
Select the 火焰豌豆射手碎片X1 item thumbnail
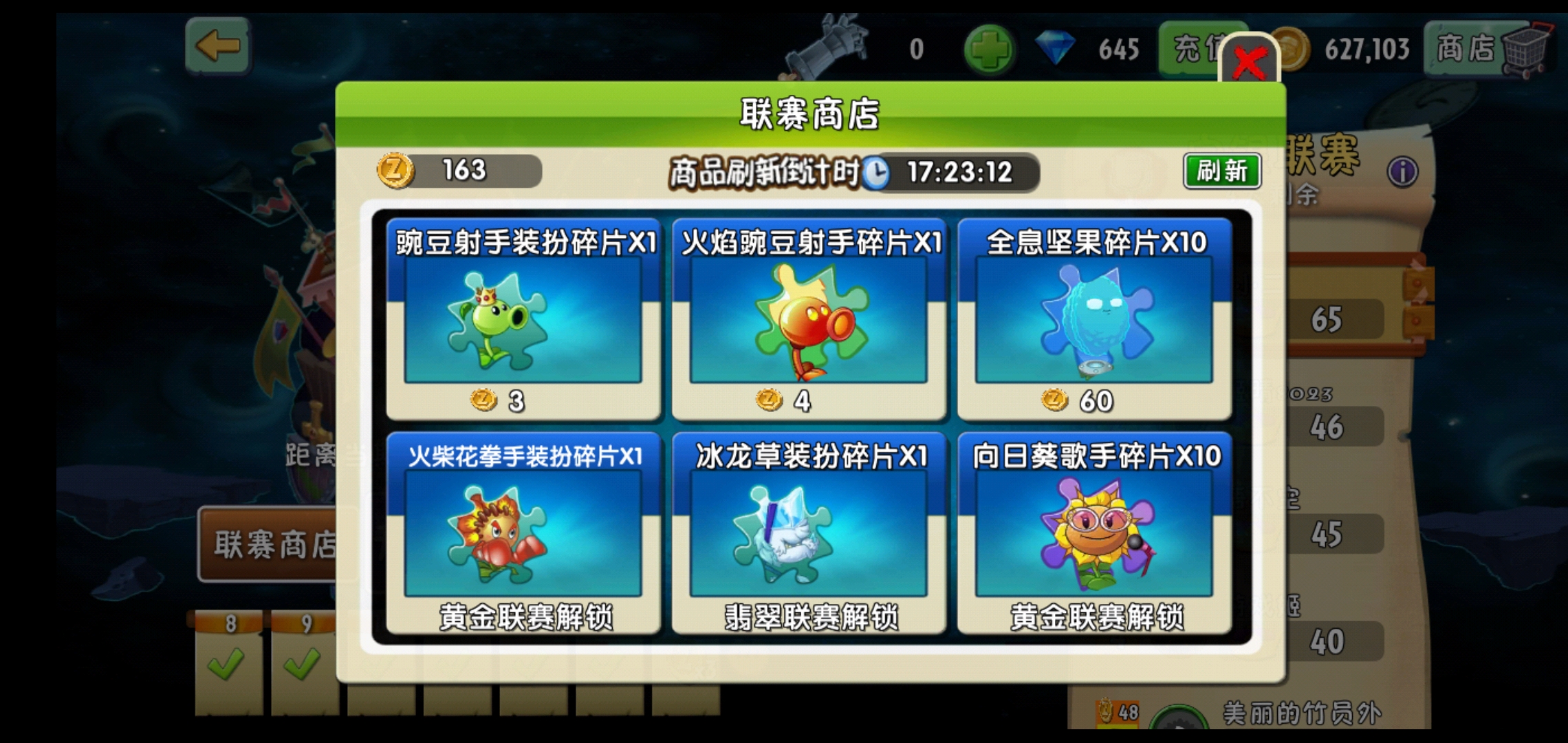point(809,319)
